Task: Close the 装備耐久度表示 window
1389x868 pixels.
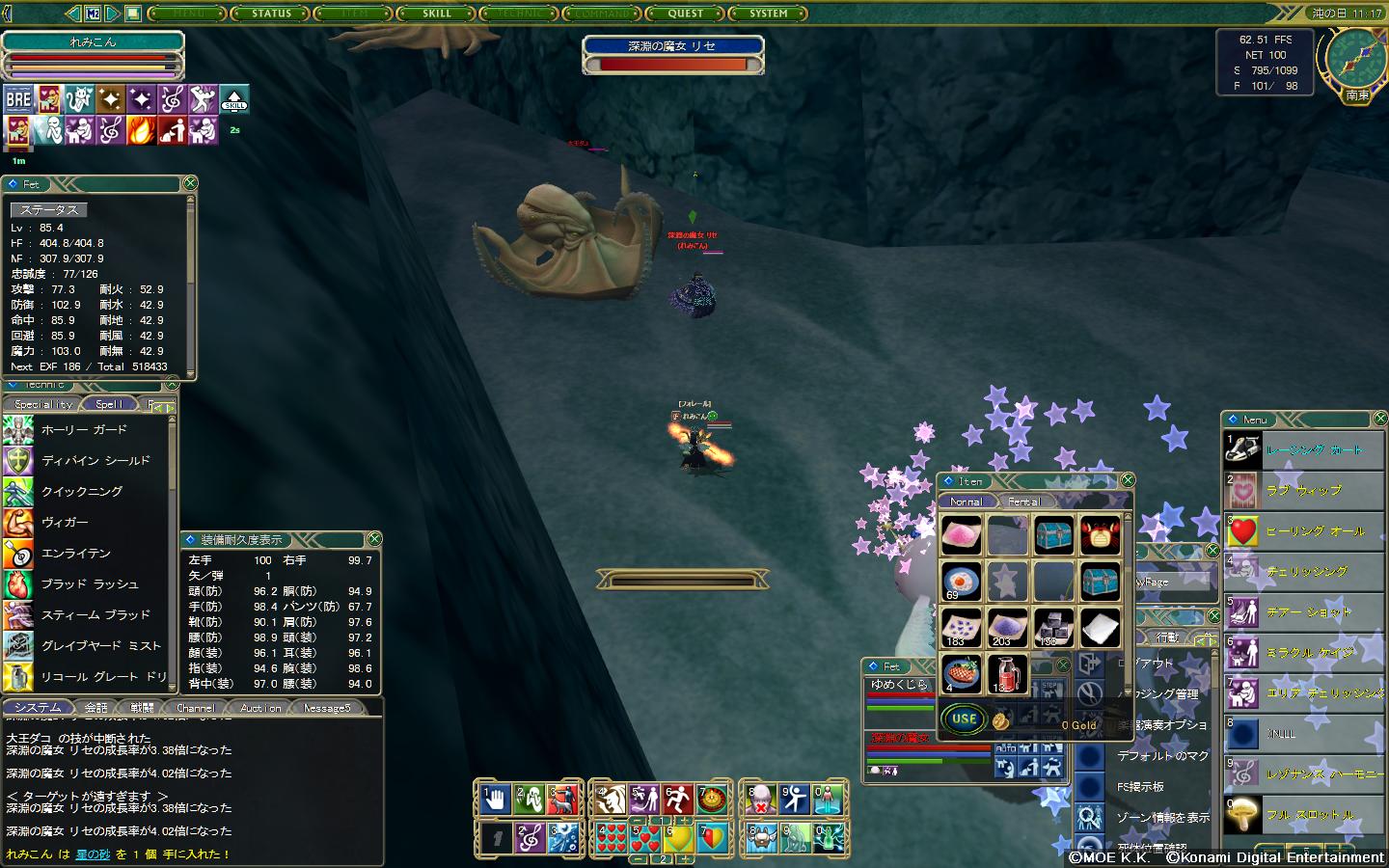Action: click(x=374, y=539)
